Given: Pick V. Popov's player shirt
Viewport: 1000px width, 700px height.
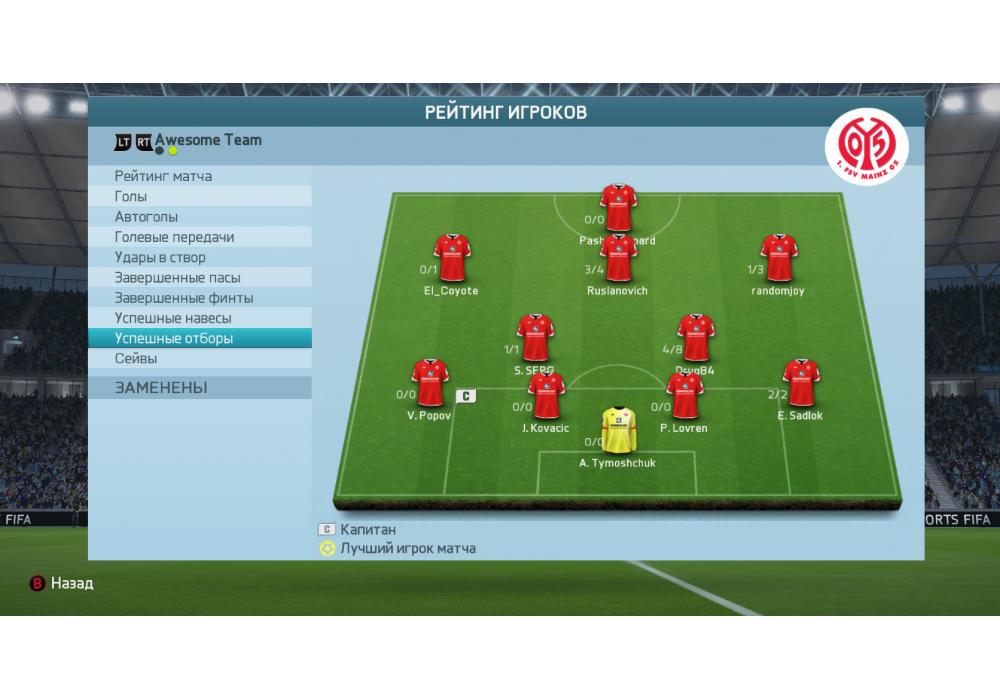Looking at the screenshot, I should (430, 383).
